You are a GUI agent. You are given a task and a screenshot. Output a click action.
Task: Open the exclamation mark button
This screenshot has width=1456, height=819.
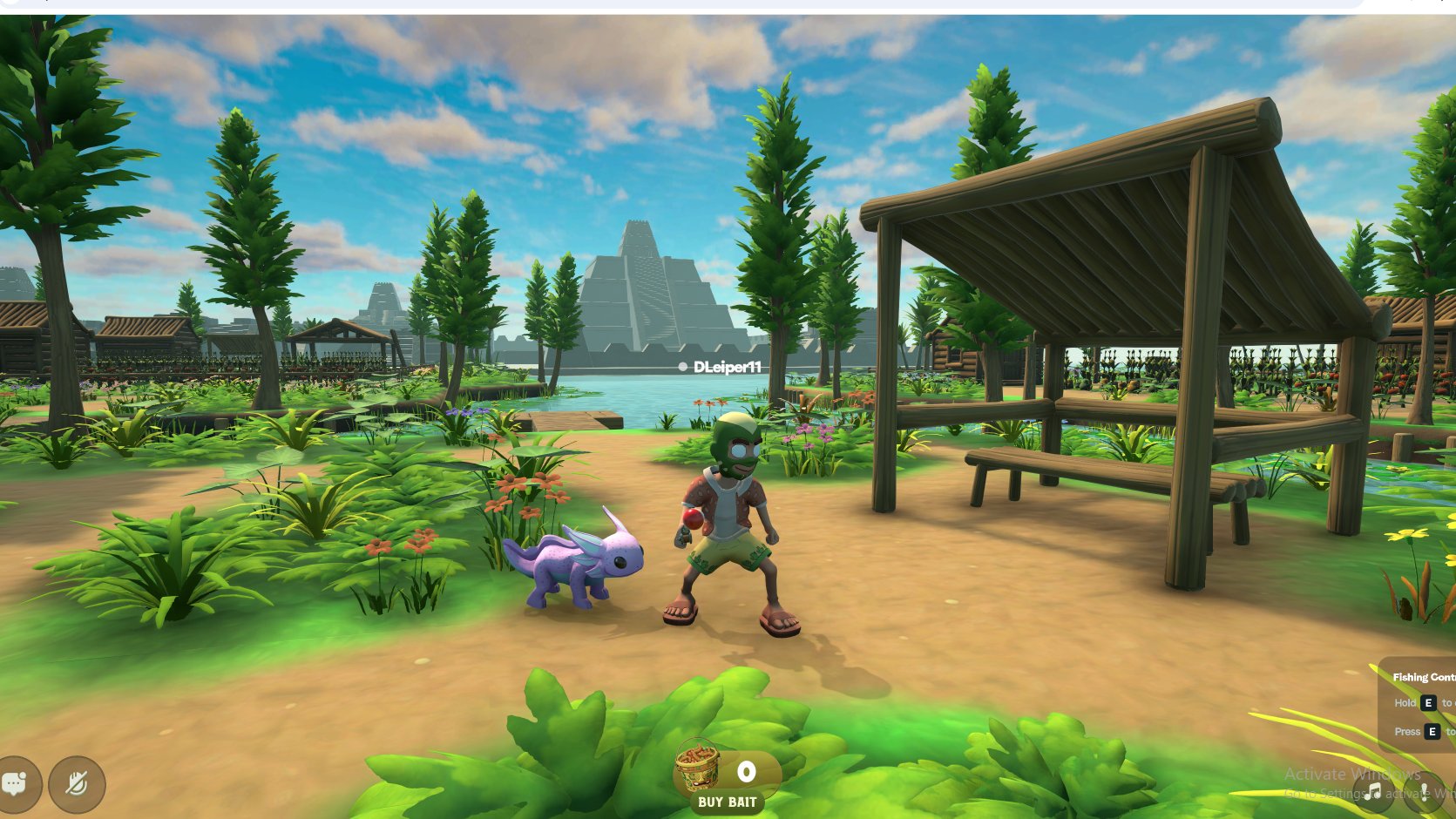[x=1425, y=791]
